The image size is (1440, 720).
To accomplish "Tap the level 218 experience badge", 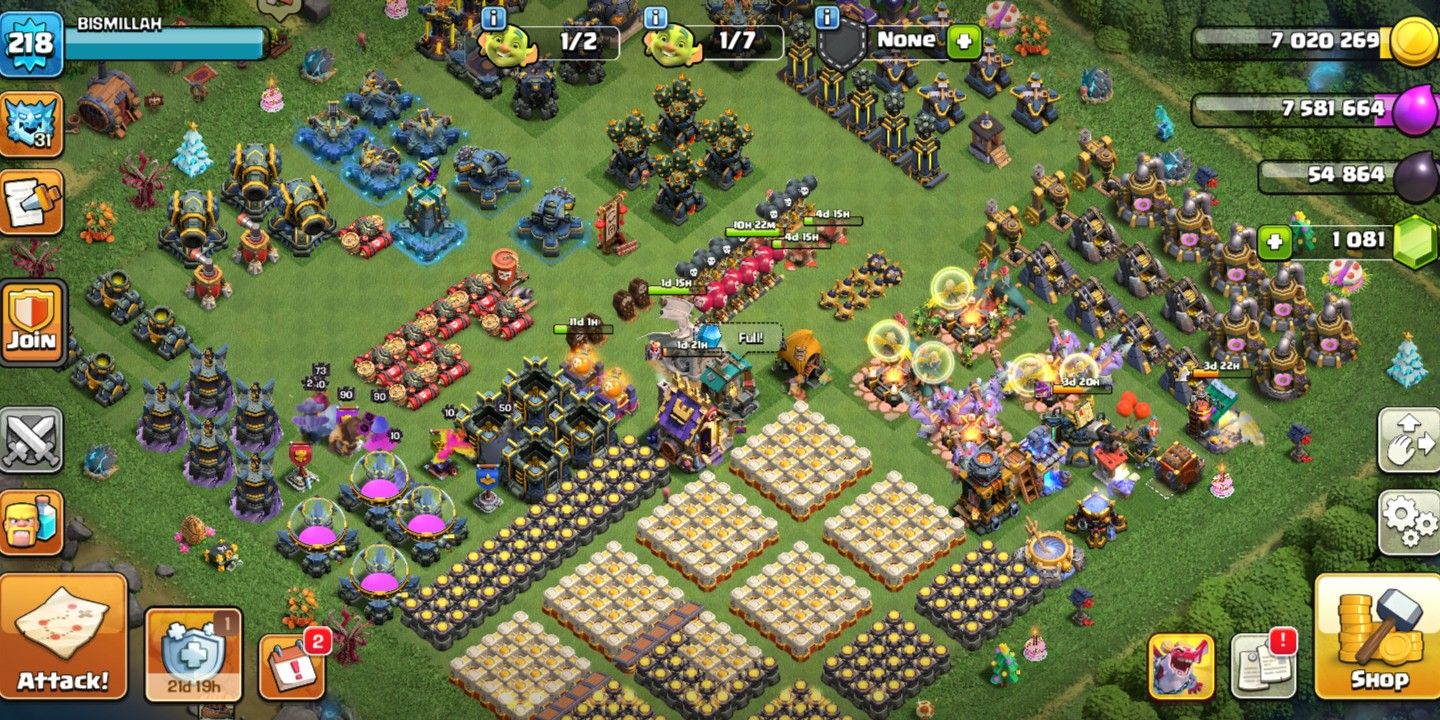I will click(33, 42).
